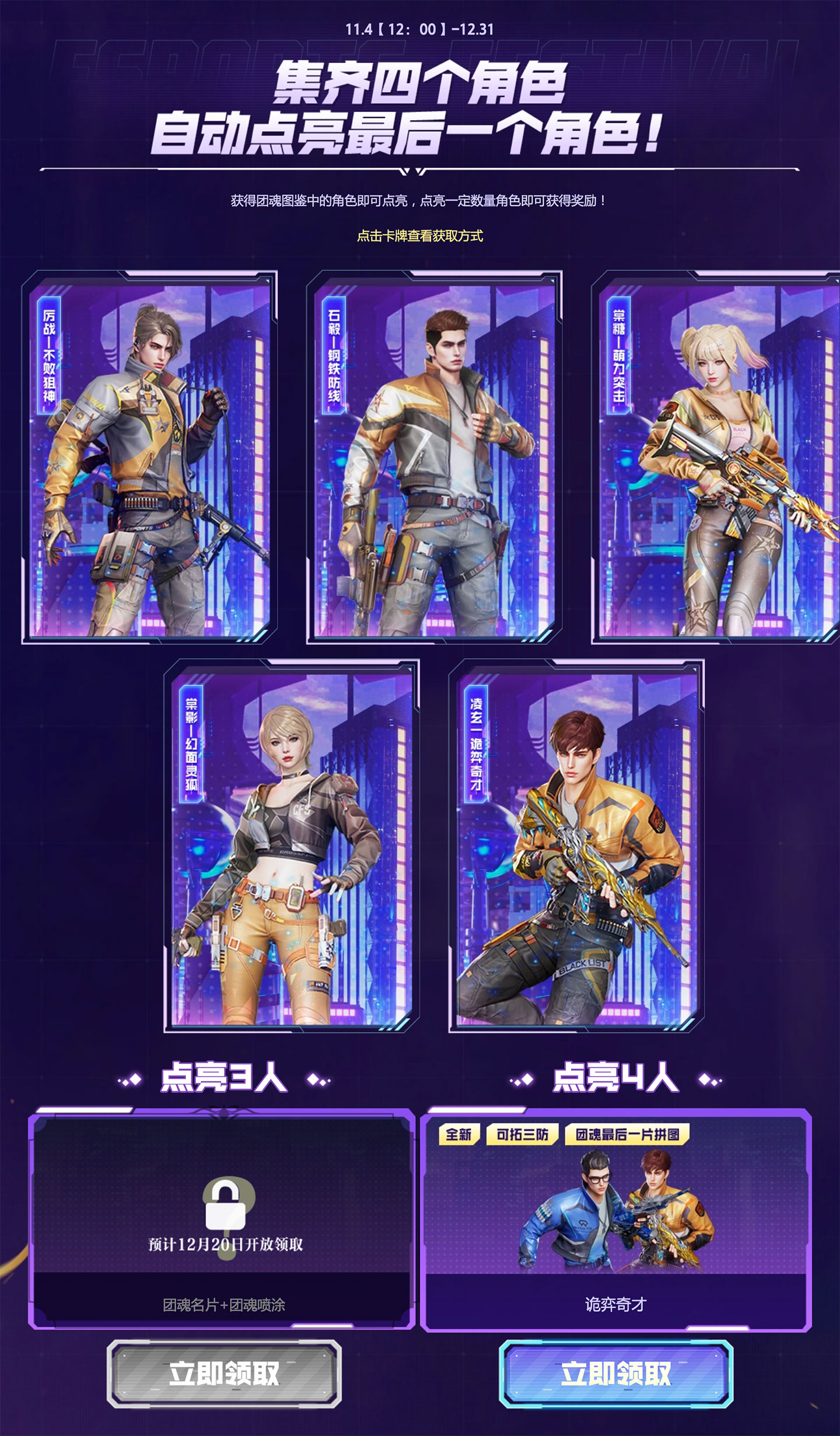Select the 厉战 不败狙神 character card
The image size is (840, 1436).
149,457
